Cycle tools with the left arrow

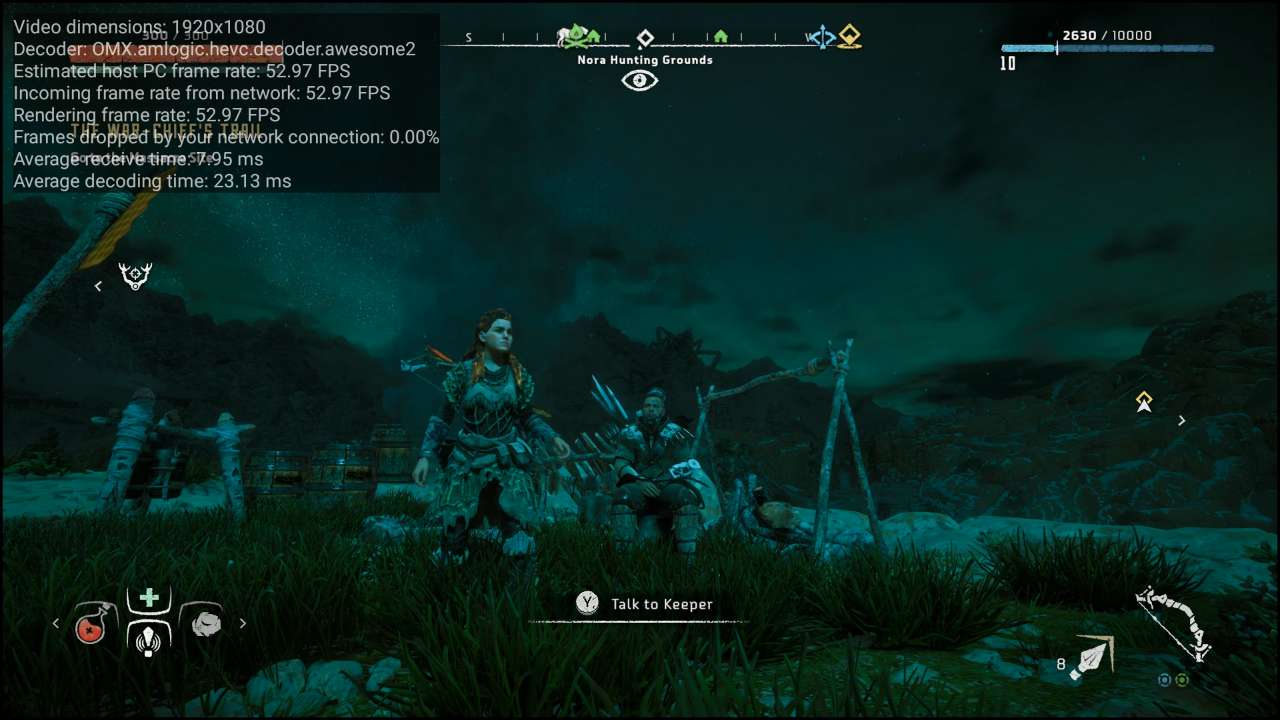click(x=56, y=623)
